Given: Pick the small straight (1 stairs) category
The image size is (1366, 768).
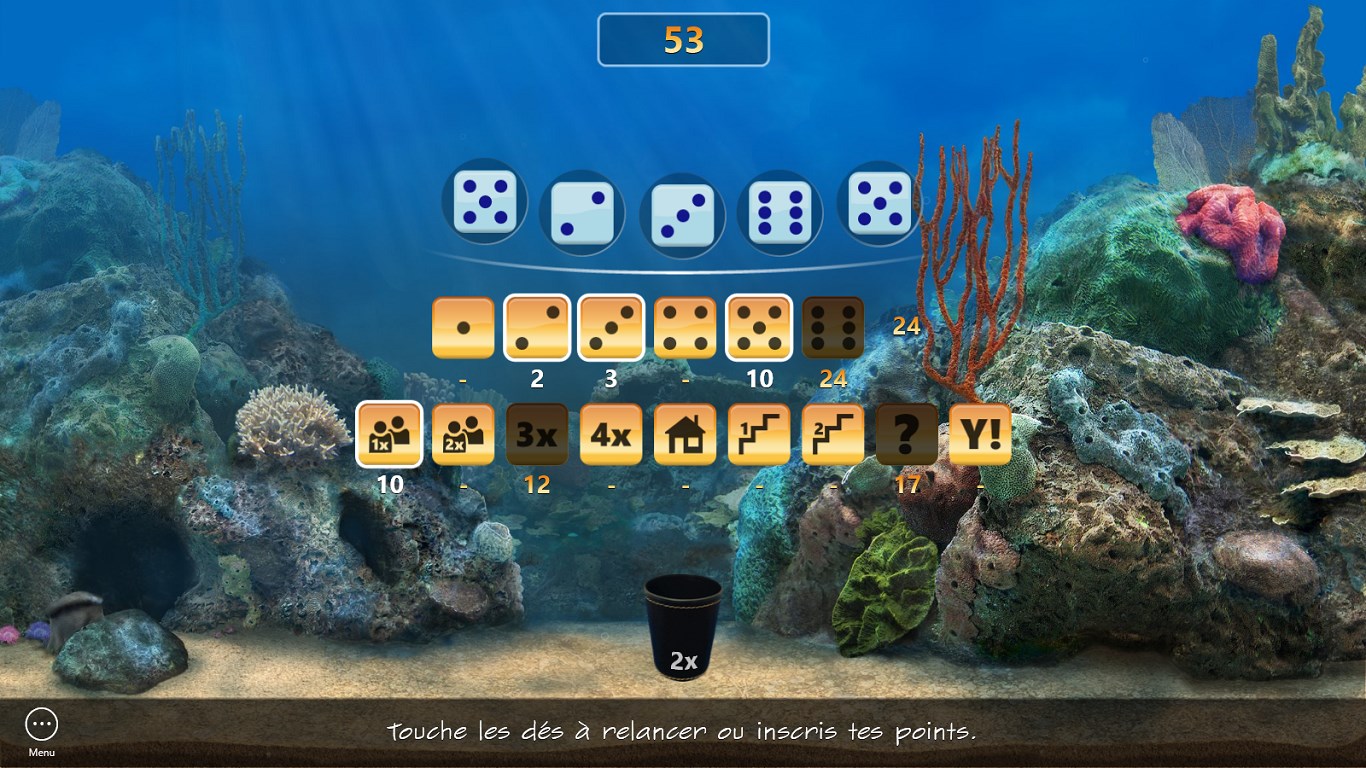Looking at the screenshot, I should [759, 435].
